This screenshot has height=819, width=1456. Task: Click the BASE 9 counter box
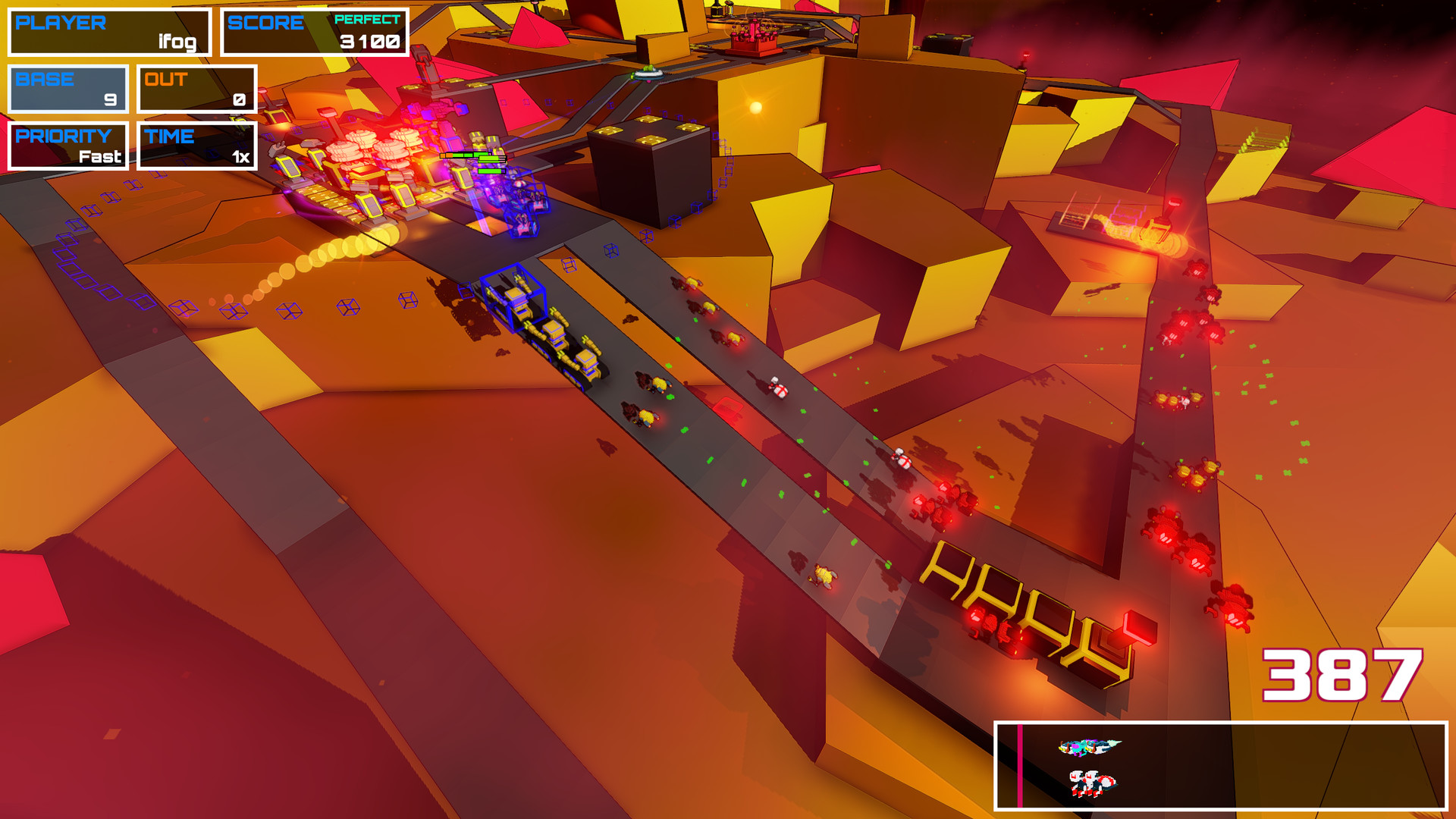(x=67, y=89)
